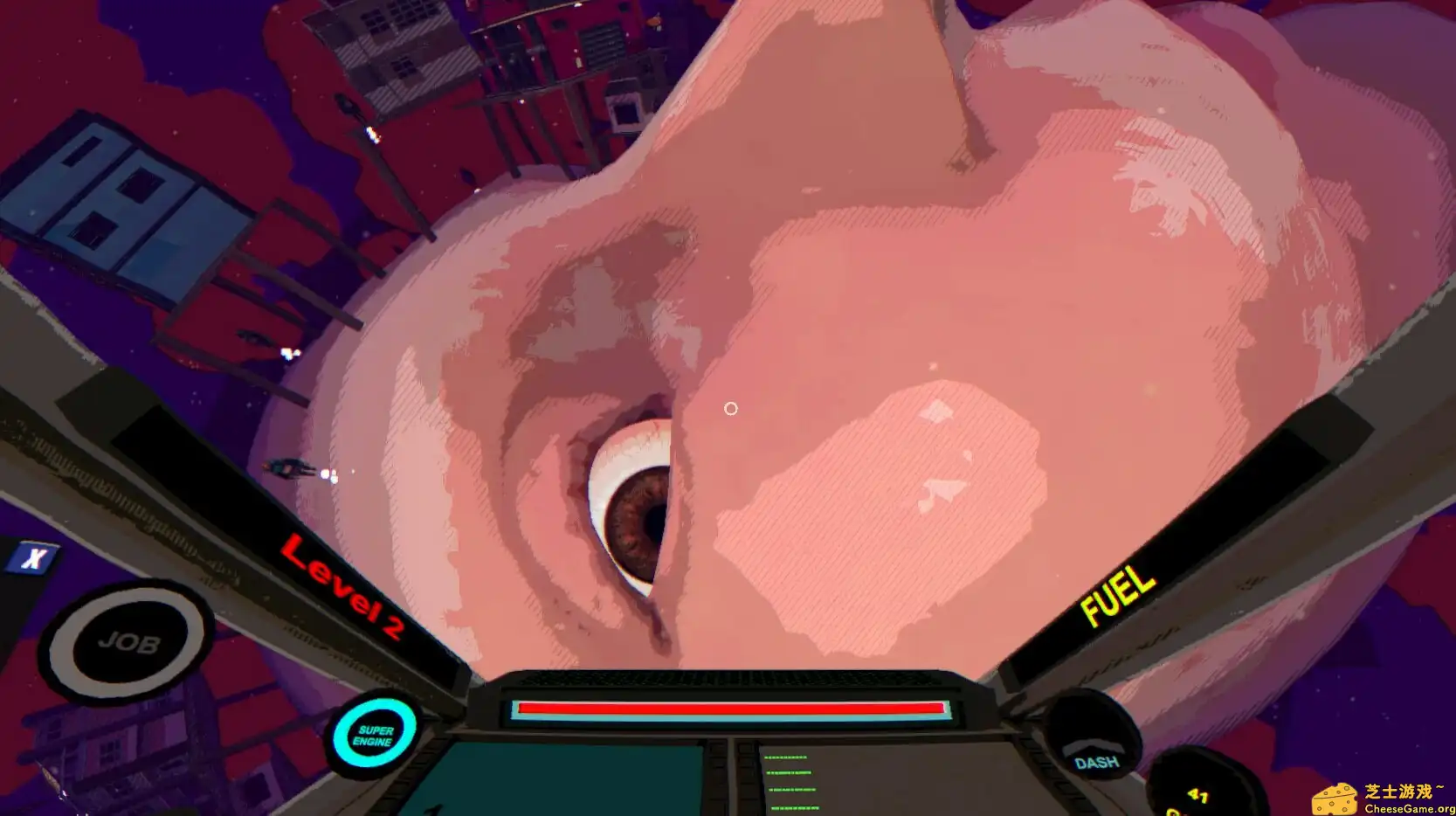Click the targeting reticle in the center

(731, 408)
